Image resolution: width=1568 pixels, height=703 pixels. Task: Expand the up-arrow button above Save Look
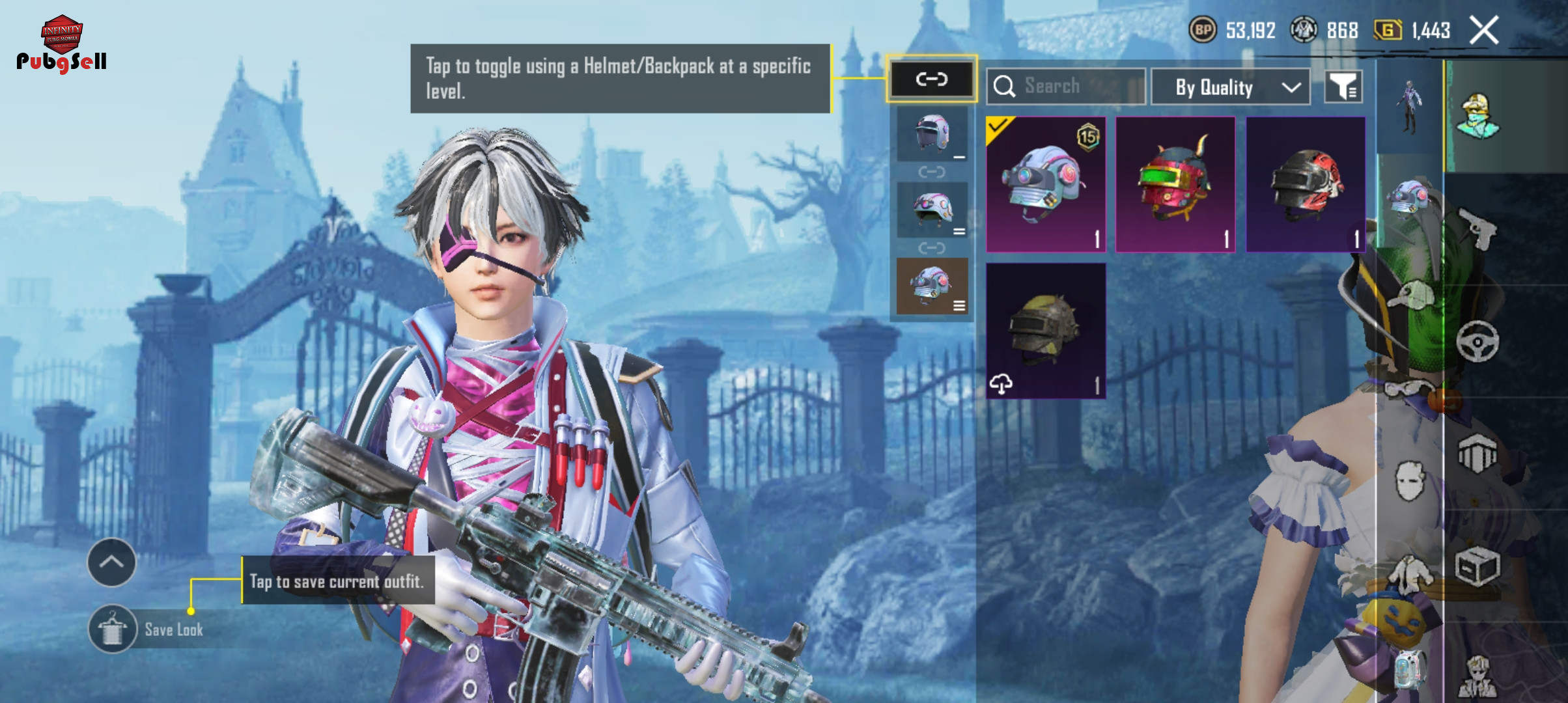[111, 562]
